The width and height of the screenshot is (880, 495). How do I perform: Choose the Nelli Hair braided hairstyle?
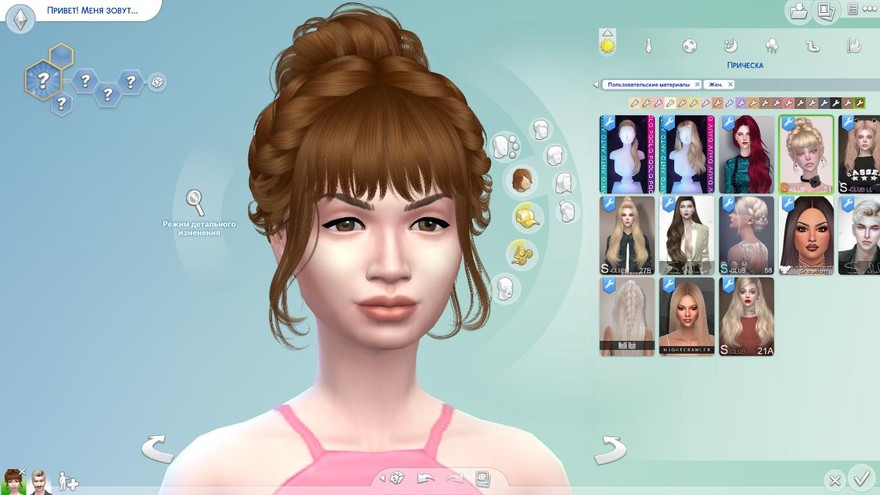click(x=627, y=315)
